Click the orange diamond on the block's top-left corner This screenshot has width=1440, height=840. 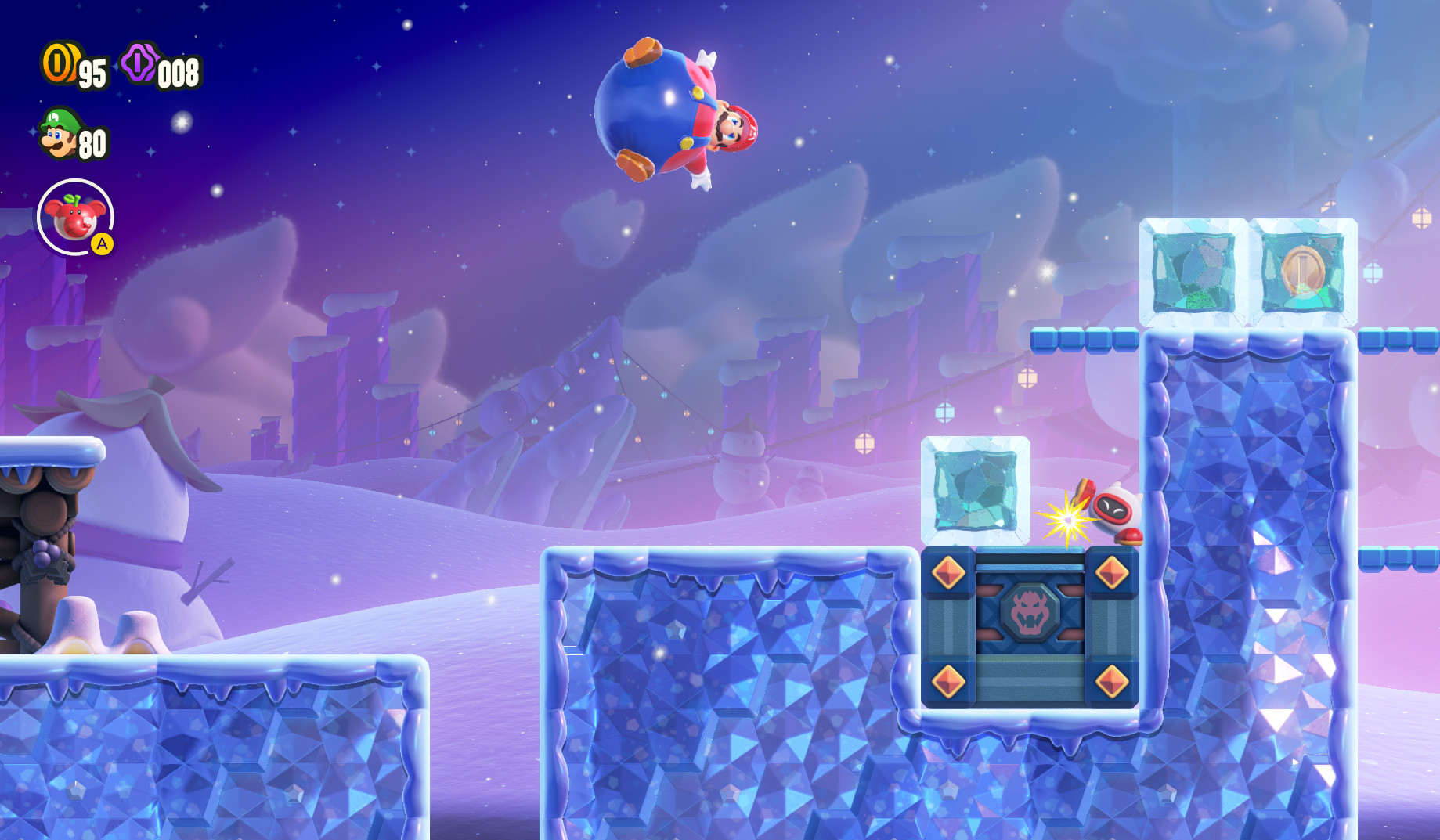tap(947, 575)
